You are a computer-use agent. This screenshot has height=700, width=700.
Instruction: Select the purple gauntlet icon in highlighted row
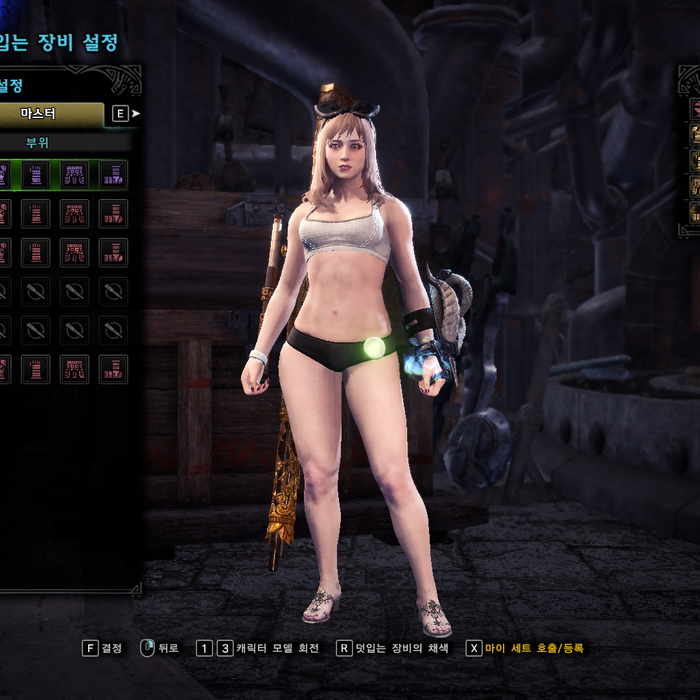(35, 175)
